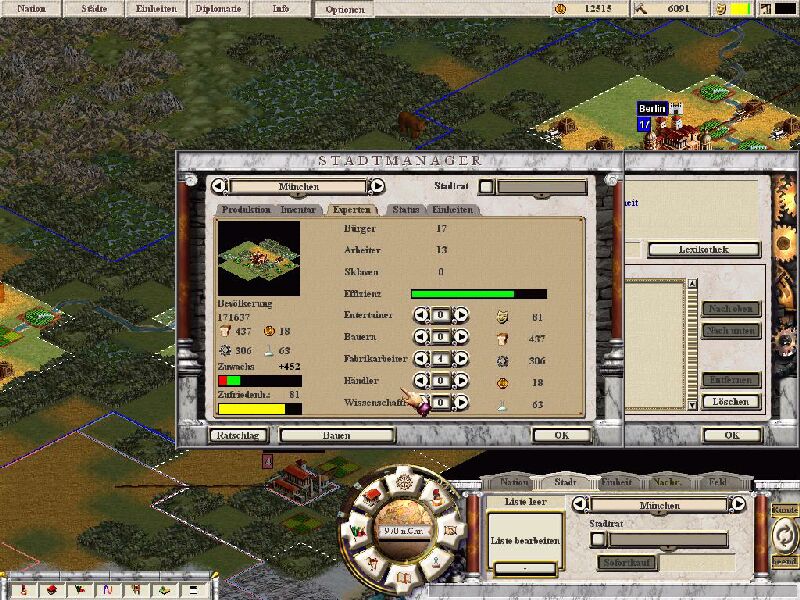Open the Bauen build dialog
The width and height of the screenshot is (800, 600).
coord(336,435)
